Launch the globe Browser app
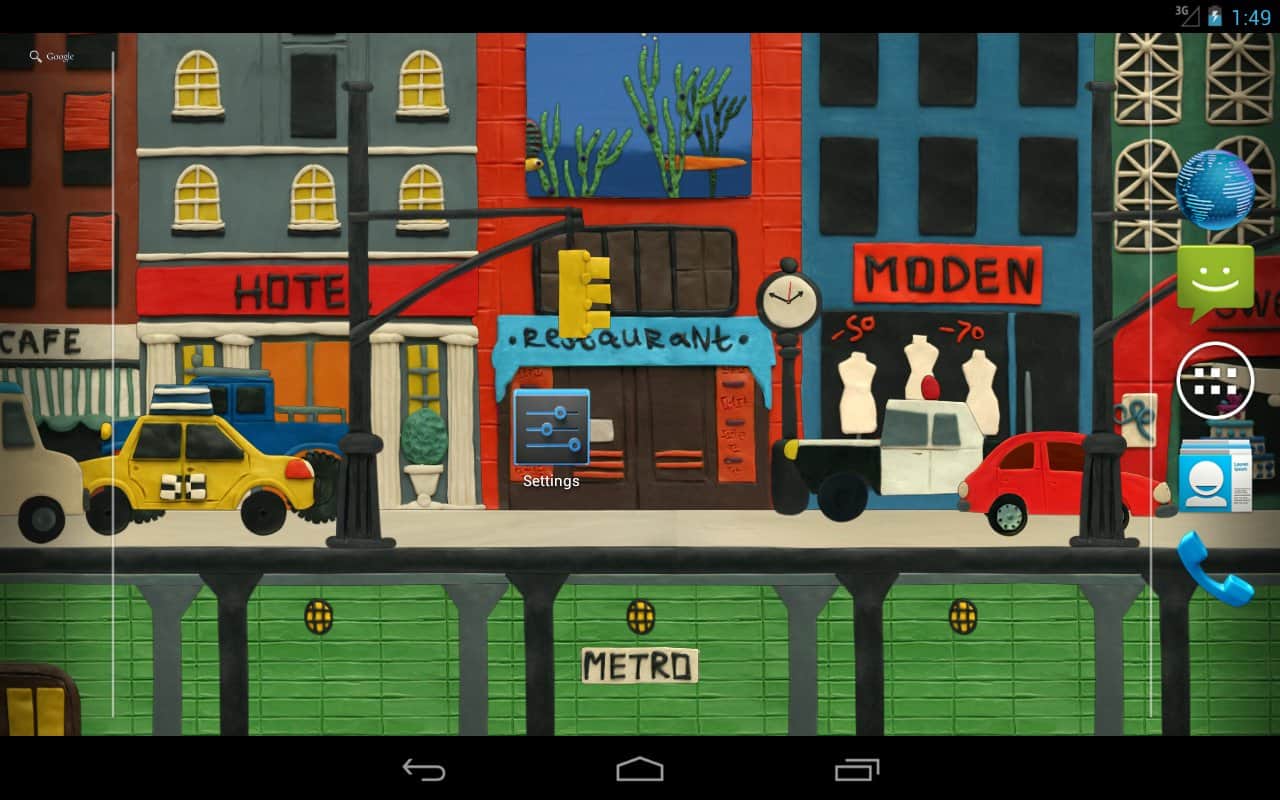The height and width of the screenshot is (800, 1280). pos(1215,190)
